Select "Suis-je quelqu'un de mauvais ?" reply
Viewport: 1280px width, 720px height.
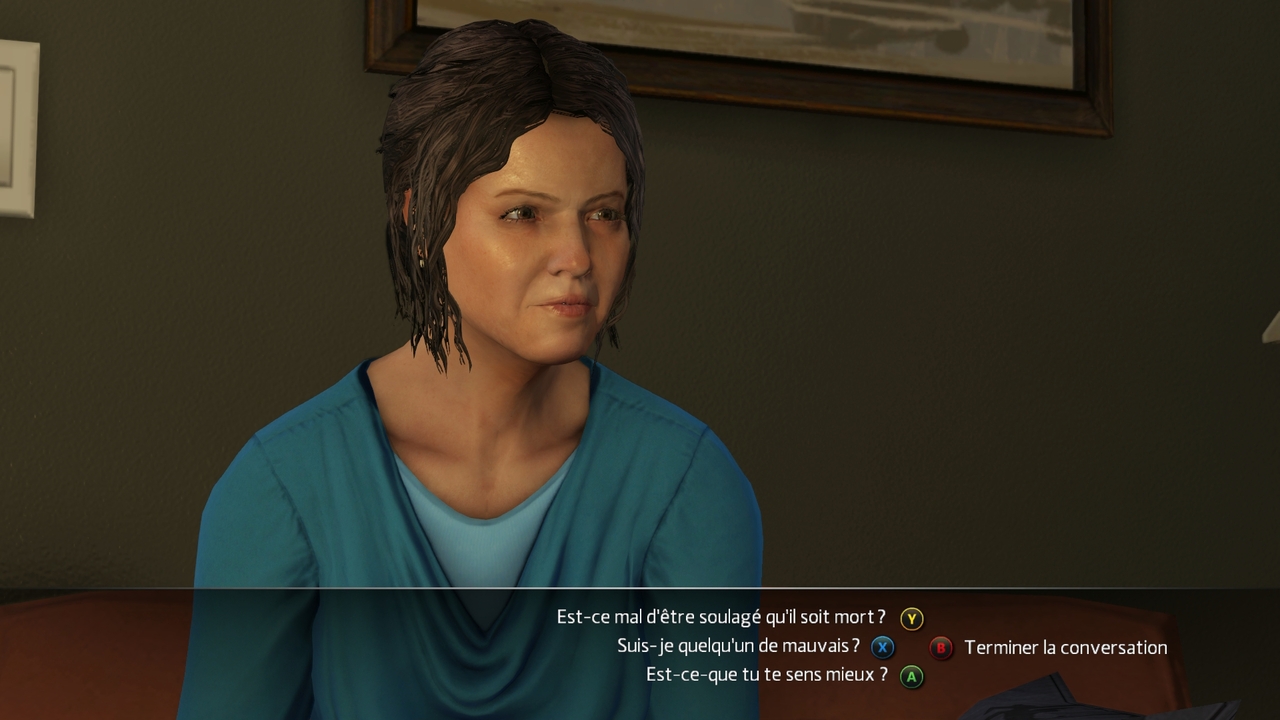point(738,647)
